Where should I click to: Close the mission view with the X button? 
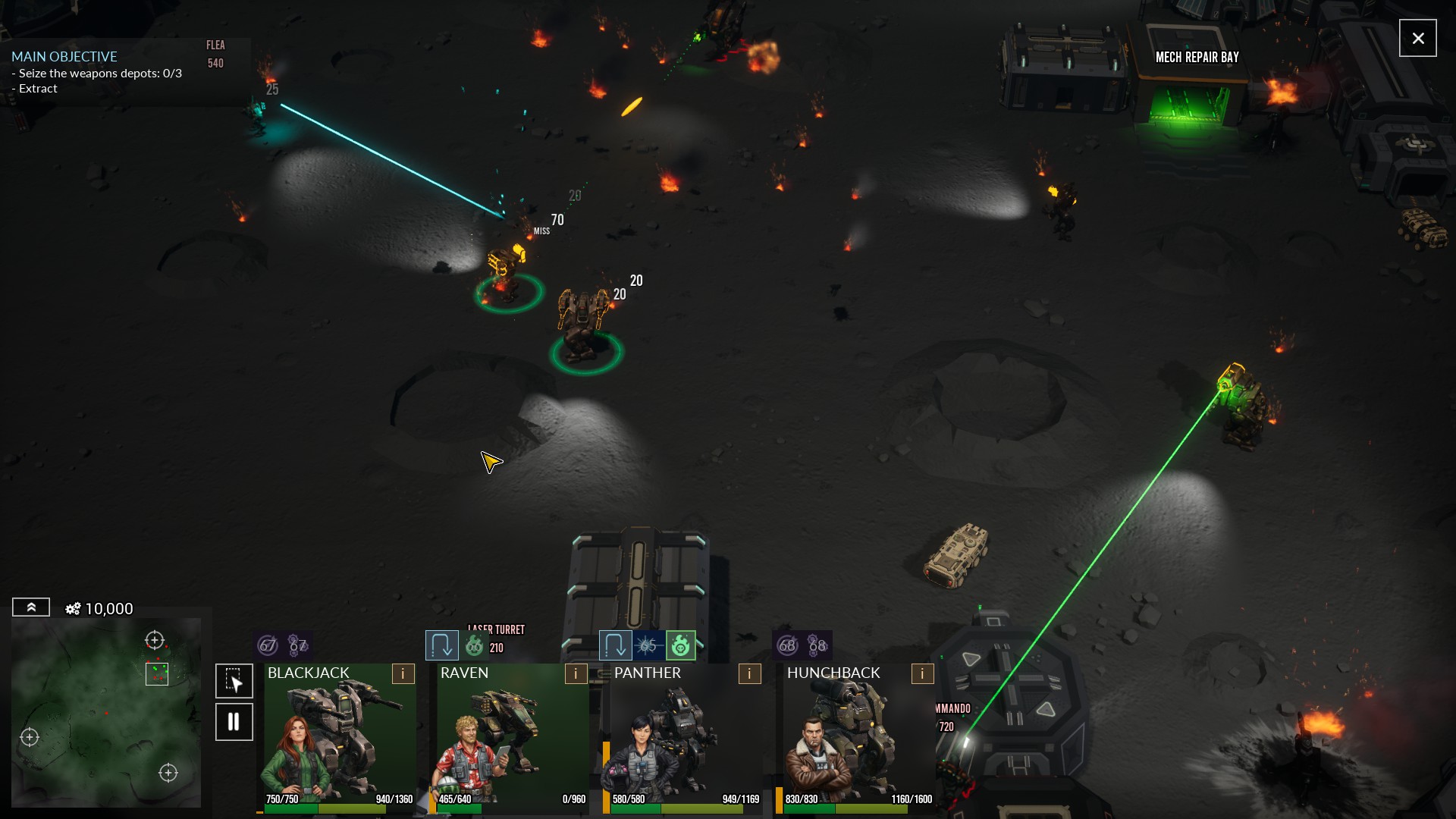click(x=1417, y=38)
